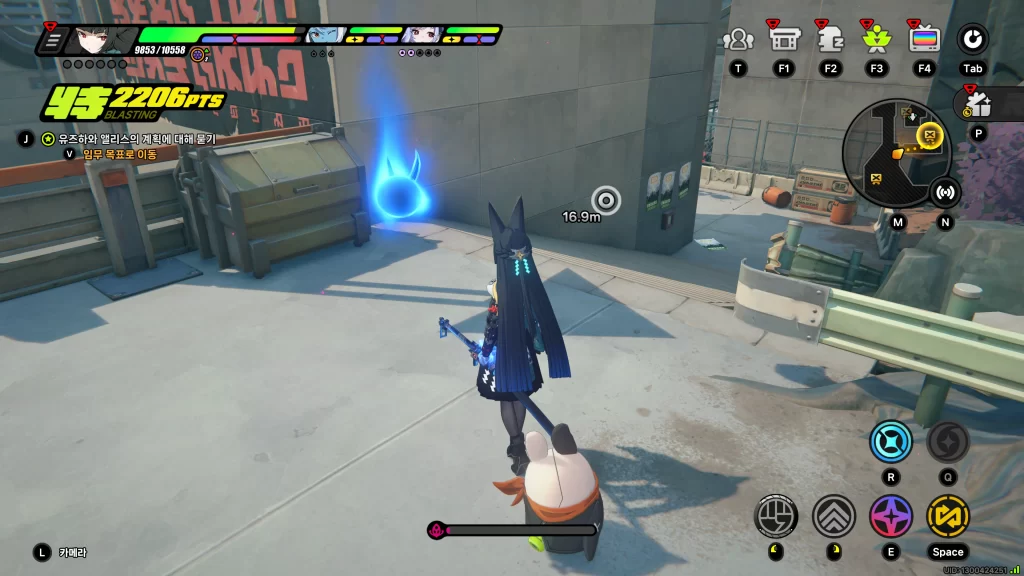Activate the cyan chain attack skill
The height and width of the screenshot is (576, 1024).
pos(890,441)
